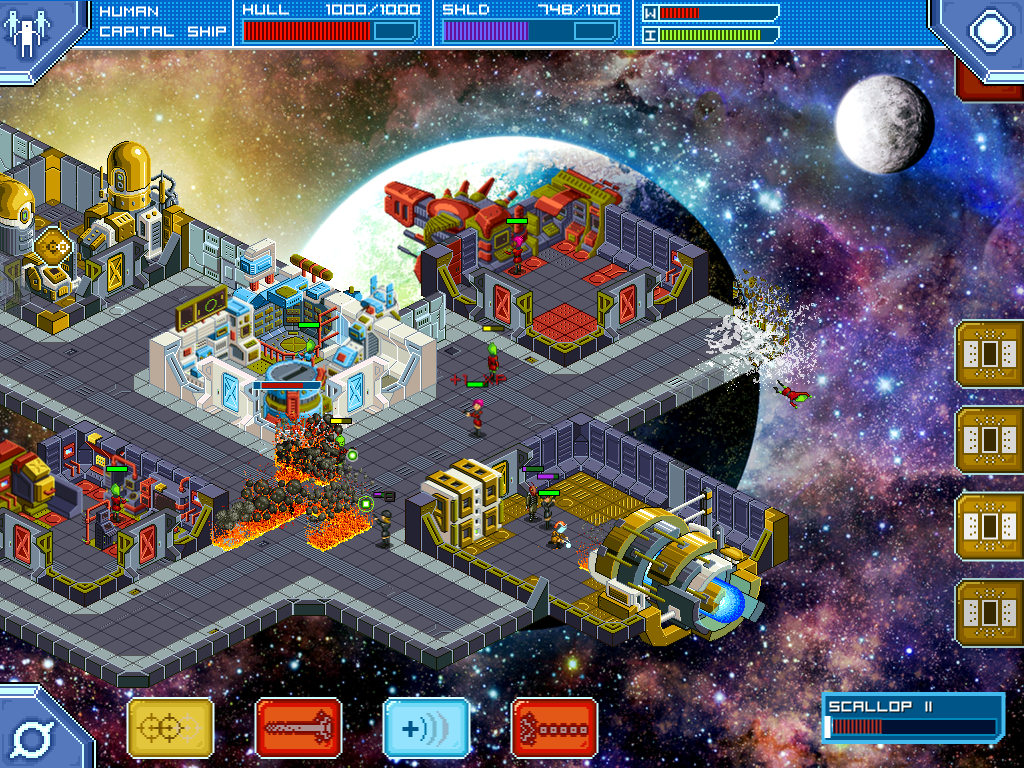
Task: Open the crew panel icon
Action: (x=25, y=30)
